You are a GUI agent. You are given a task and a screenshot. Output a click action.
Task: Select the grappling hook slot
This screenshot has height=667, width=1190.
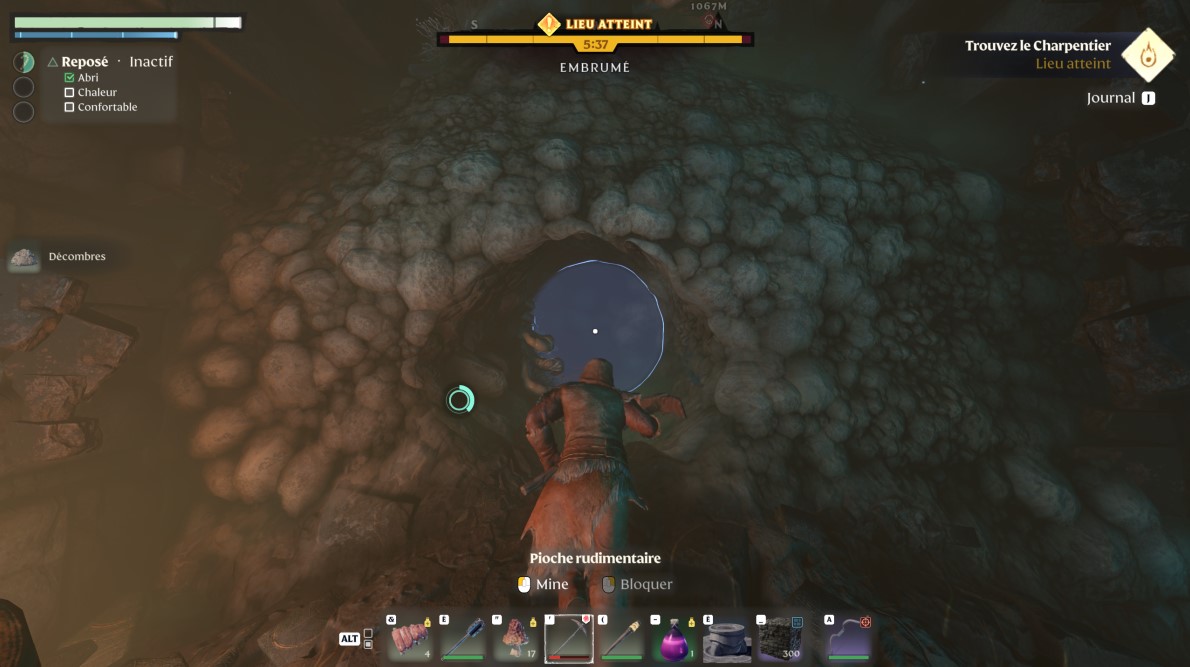point(848,638)
